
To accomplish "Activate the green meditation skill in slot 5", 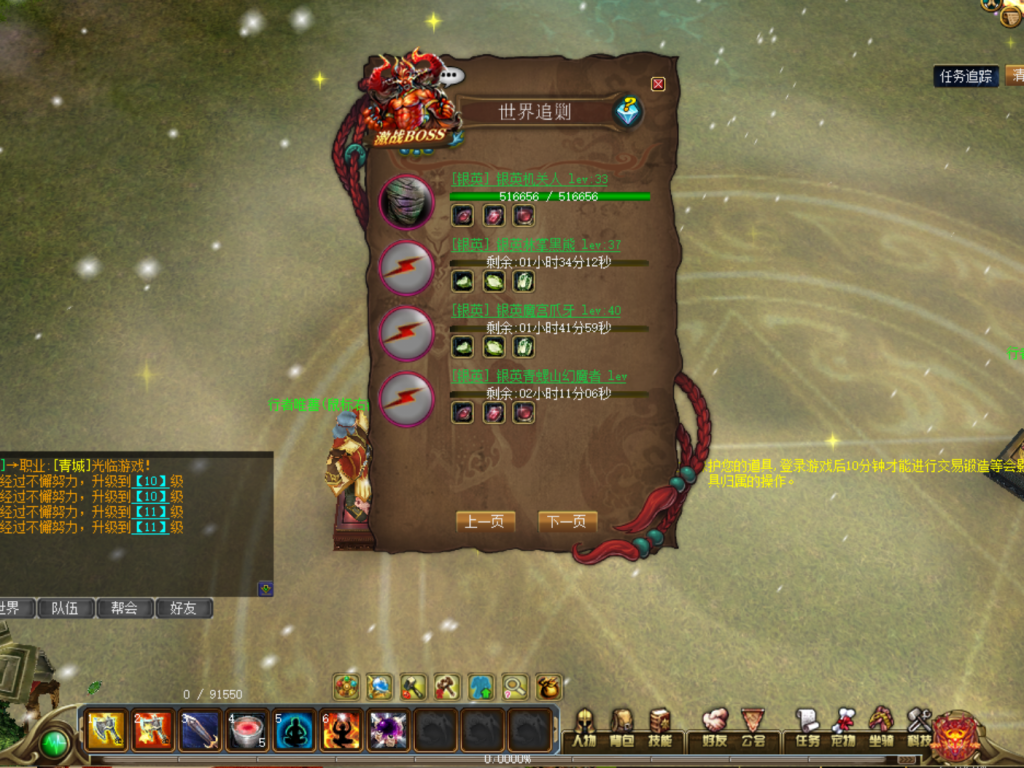I will [294, 731].
